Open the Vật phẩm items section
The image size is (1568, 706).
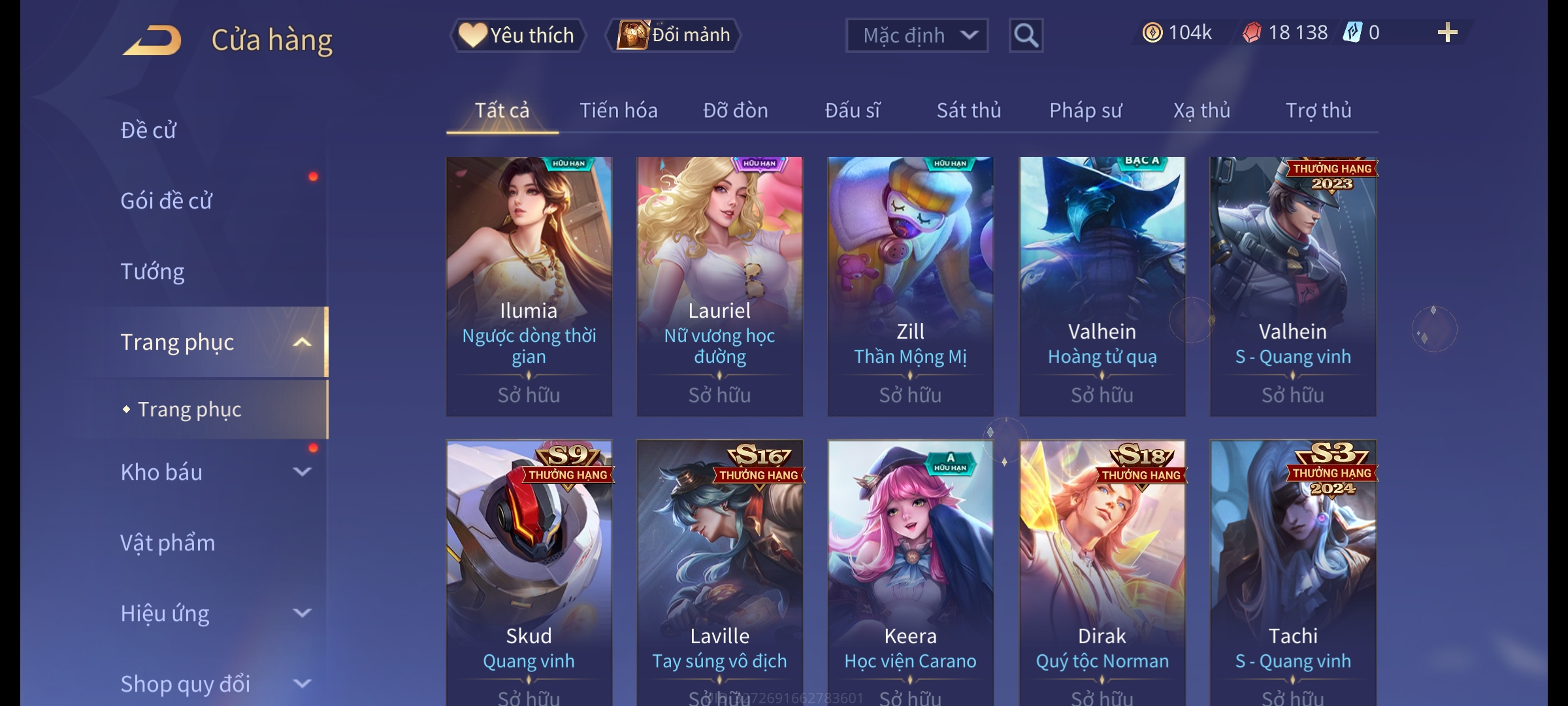click(x=168, y=543)
